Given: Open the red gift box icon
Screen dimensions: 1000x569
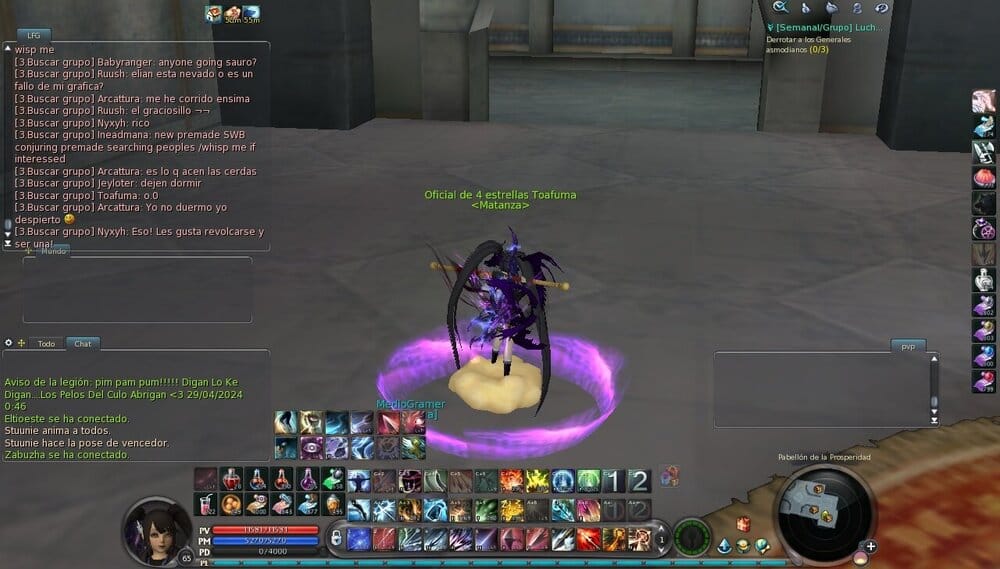Looking at the screenshot, I should pos(743,523).
